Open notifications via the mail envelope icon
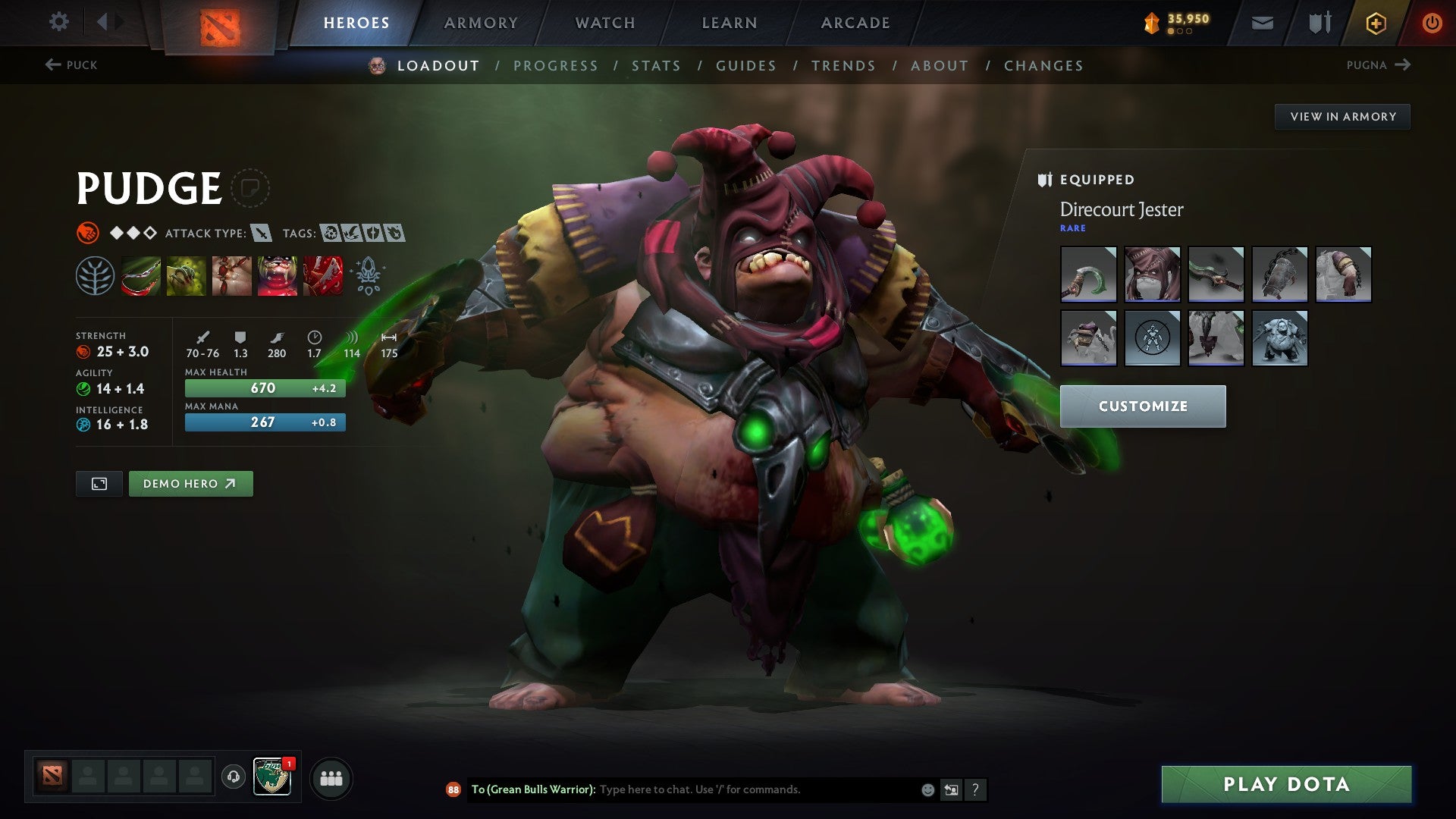The image size is (1456, 819). pos(1263,22)
